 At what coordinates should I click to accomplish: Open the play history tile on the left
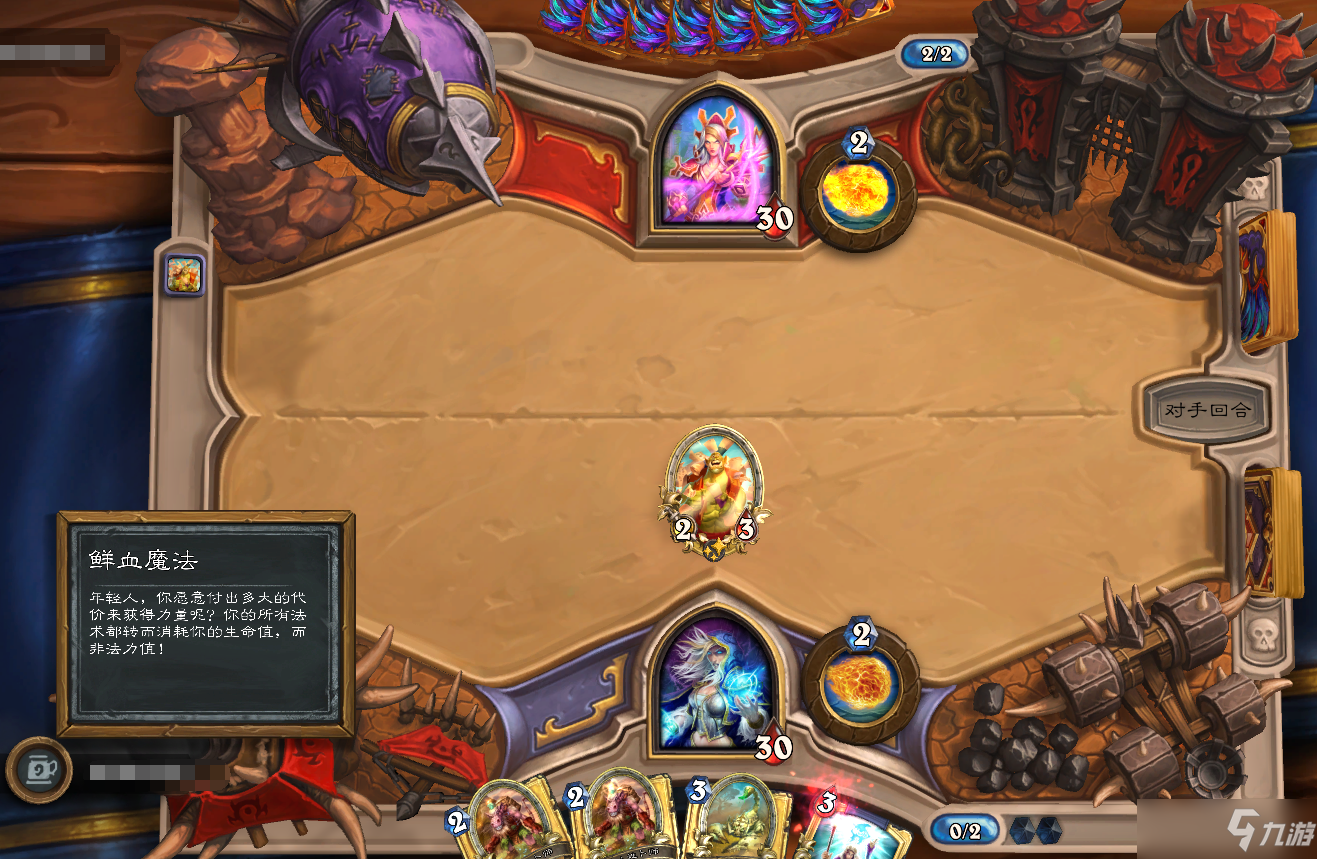click(x=185, y=275)
